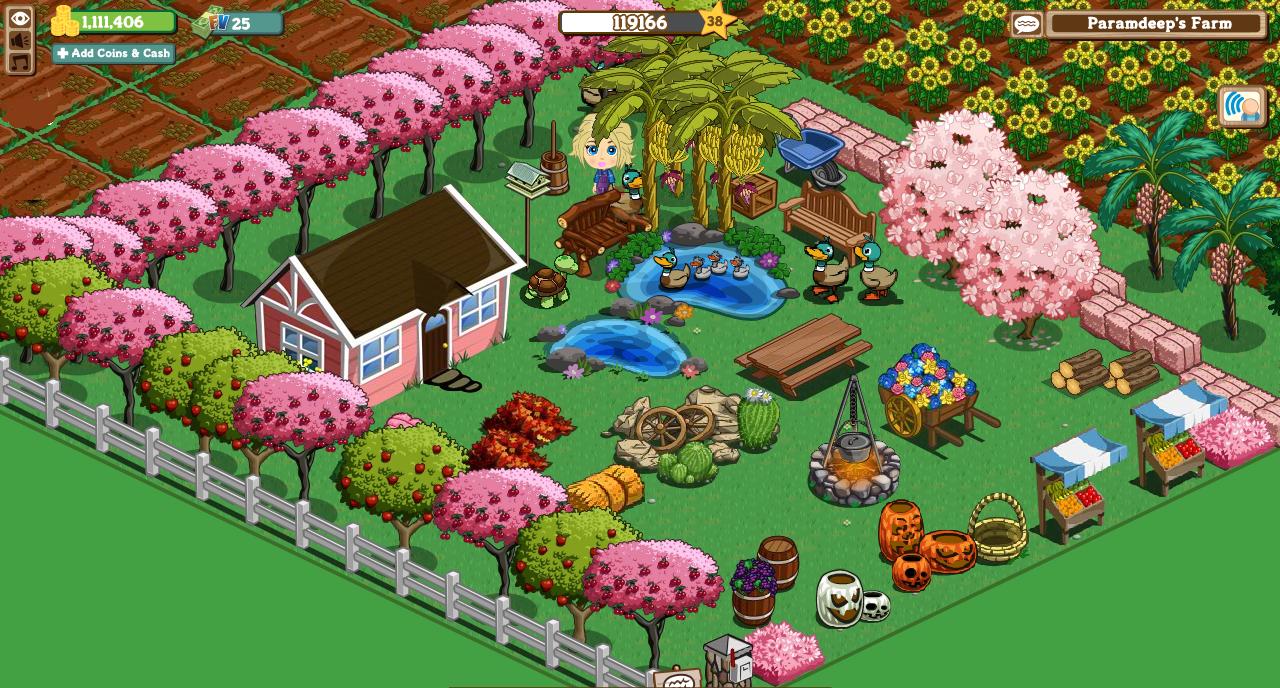
Task: Toggle the eye visibility icon
Action: coord(20,18)
